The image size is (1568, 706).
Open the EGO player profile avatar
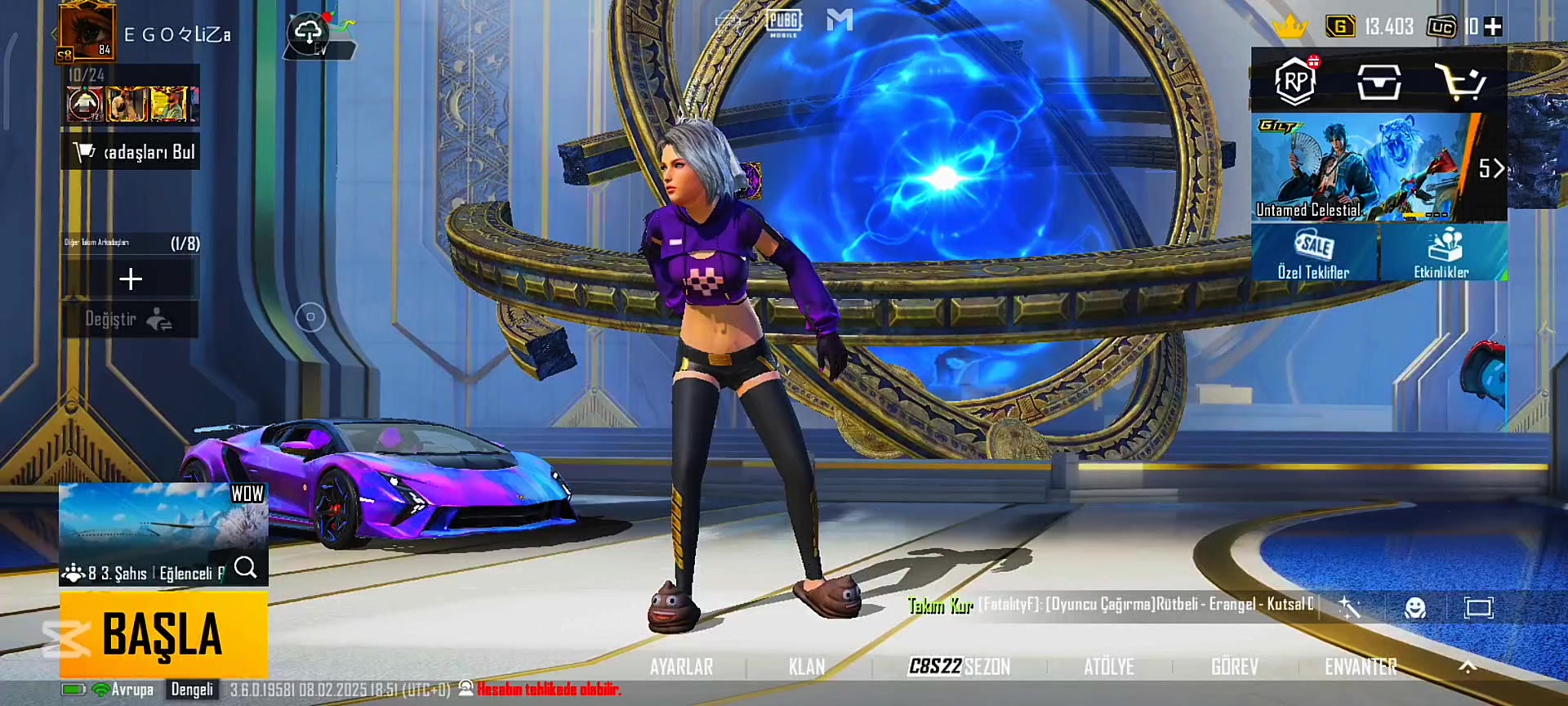pos(87,33)
